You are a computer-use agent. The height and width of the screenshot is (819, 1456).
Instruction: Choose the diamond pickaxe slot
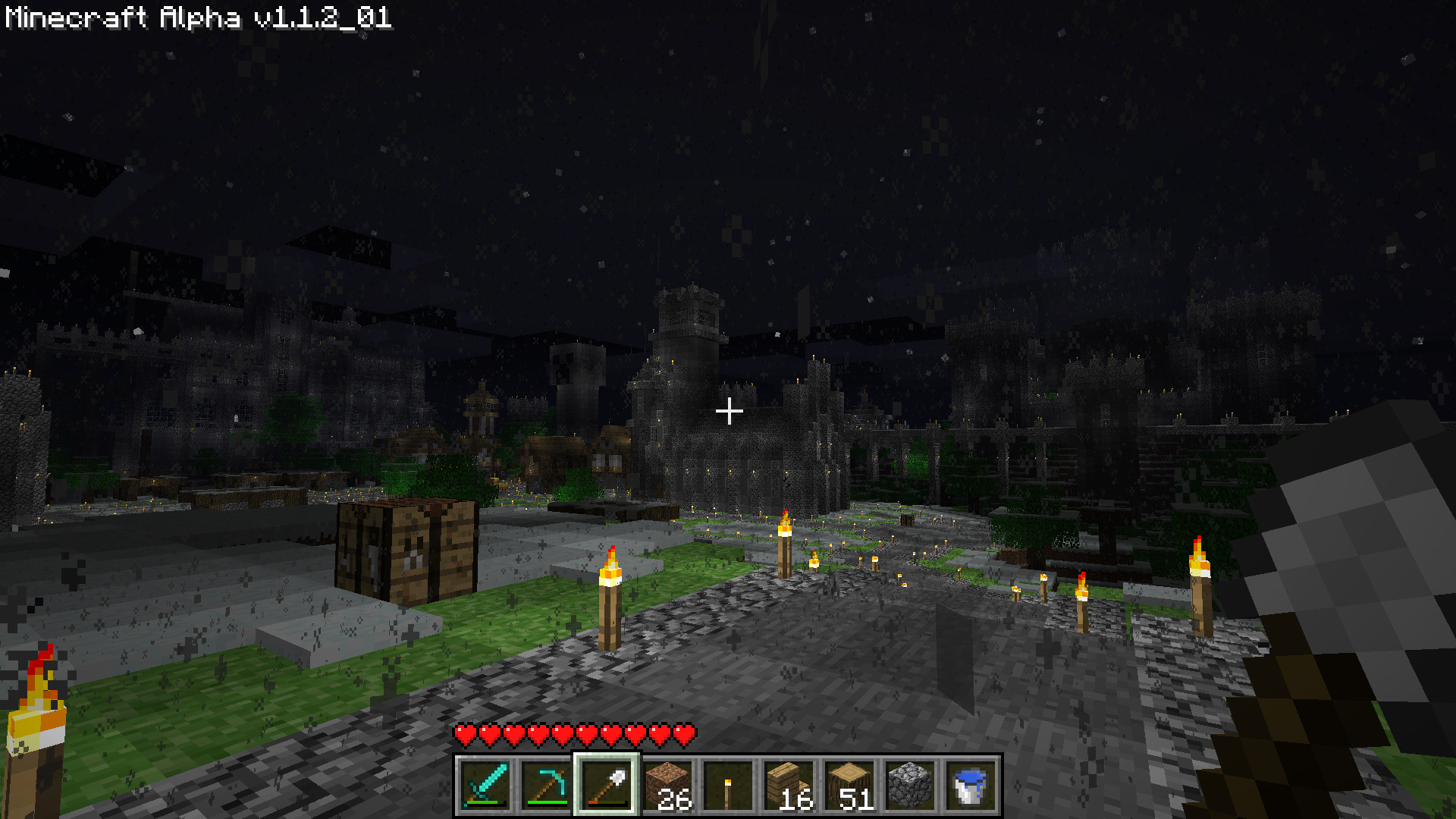pyautogui.click(x=546, y=785)
